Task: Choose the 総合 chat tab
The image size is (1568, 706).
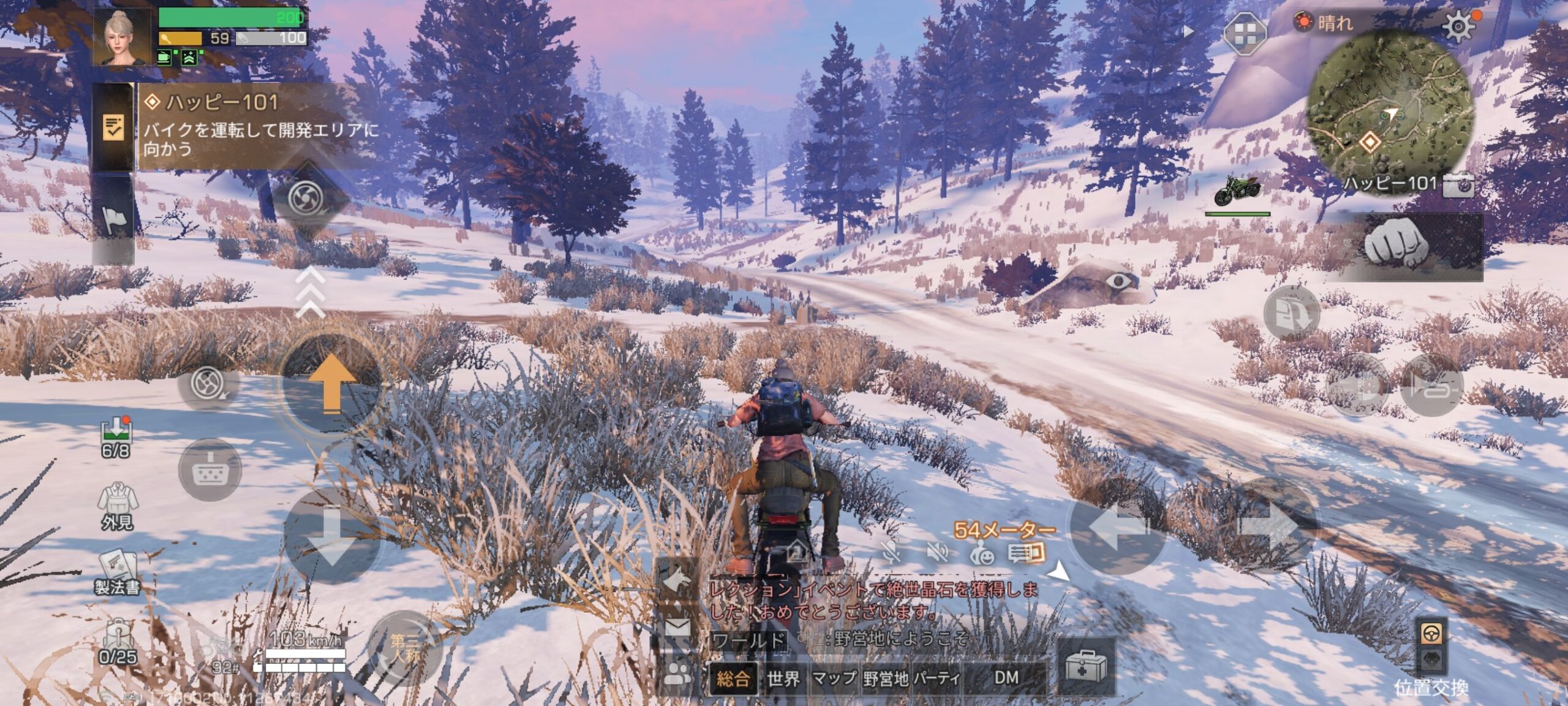Action: point(733,678)
